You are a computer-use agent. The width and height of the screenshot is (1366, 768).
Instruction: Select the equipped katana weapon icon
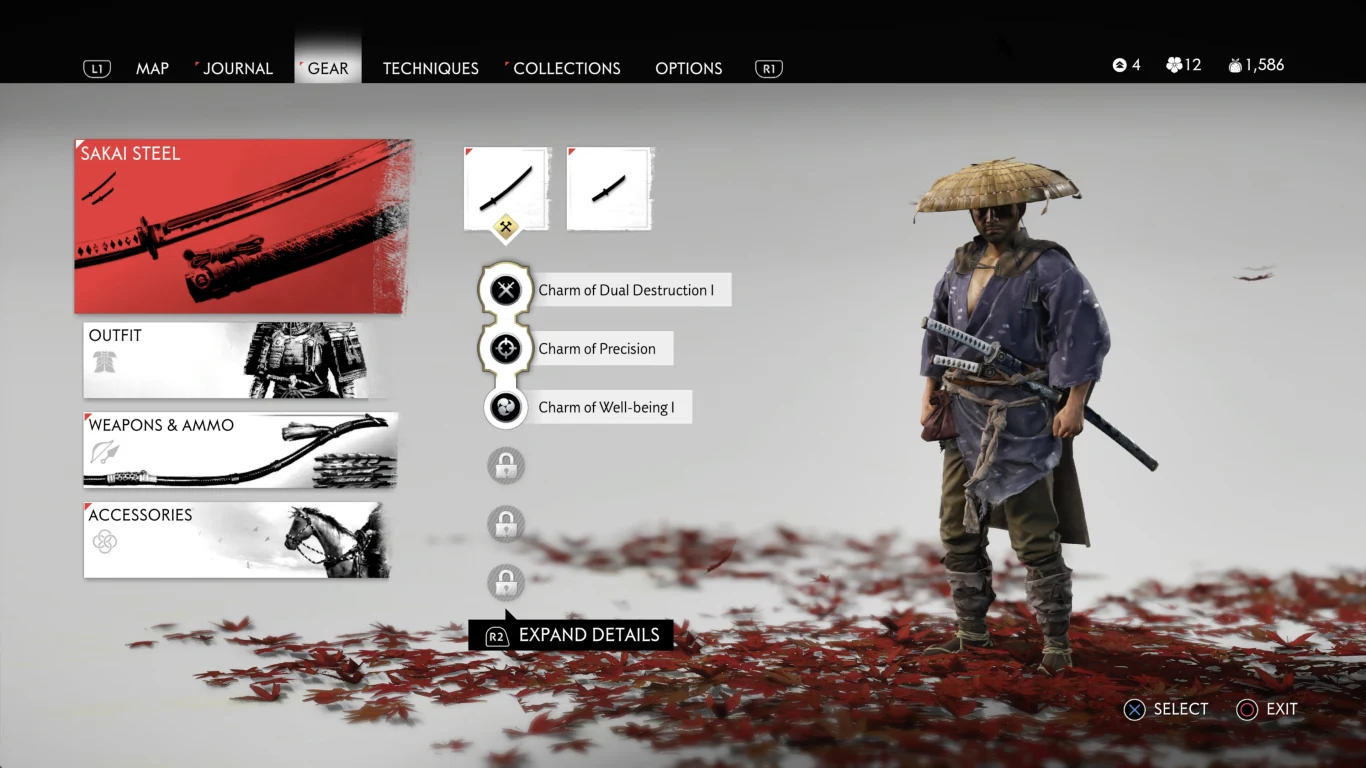[x=506, y=188]
